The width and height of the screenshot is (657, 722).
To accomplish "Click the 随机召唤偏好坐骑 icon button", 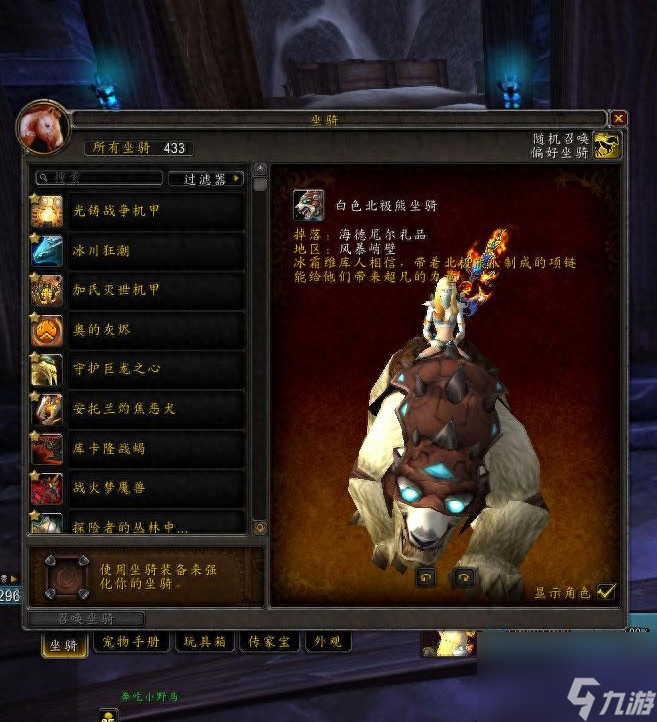I will [607, 146].
